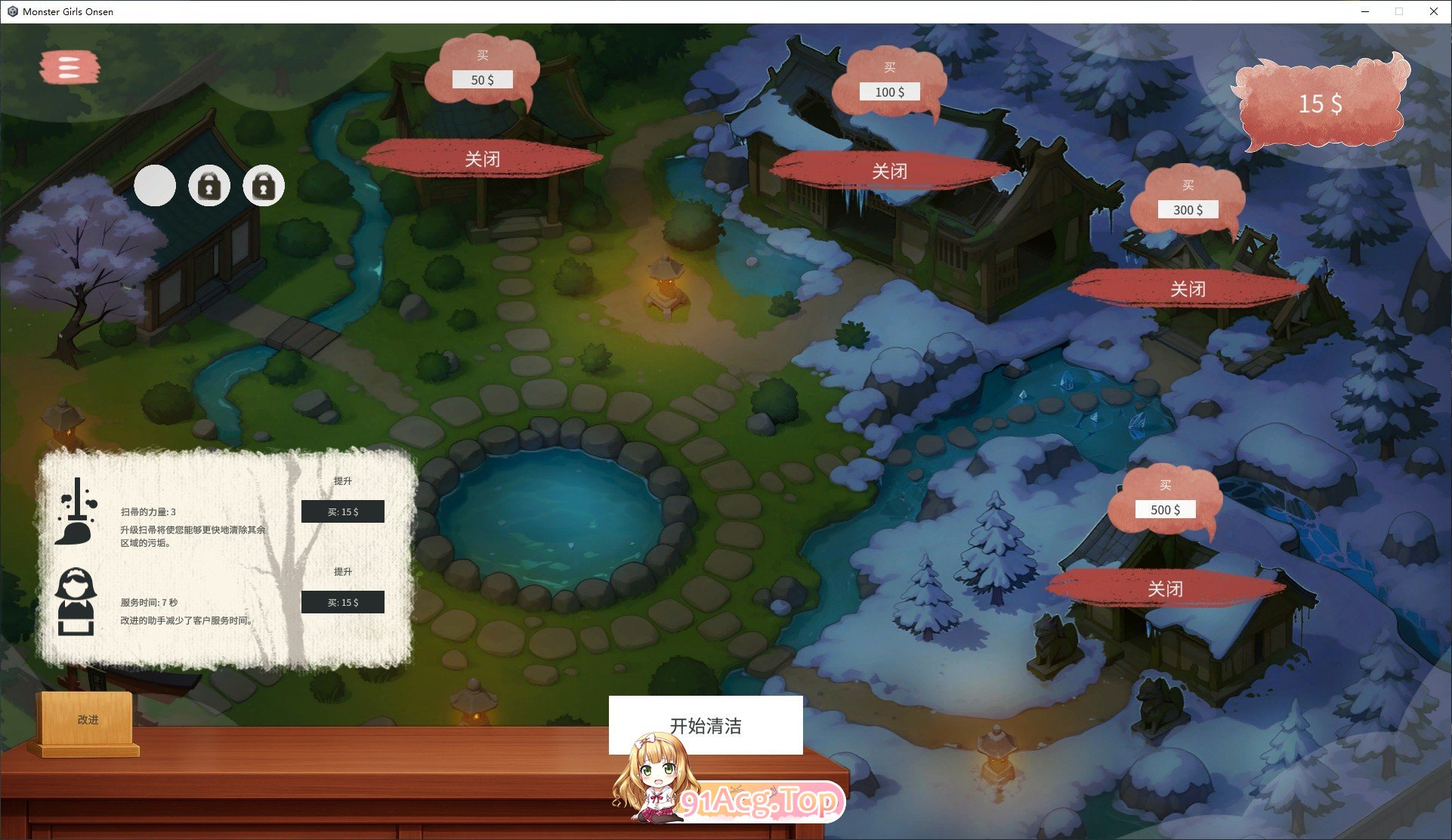Buy the 50 $ building
The width and height of the screenshot is (1452, 840).
click(482, 79)
